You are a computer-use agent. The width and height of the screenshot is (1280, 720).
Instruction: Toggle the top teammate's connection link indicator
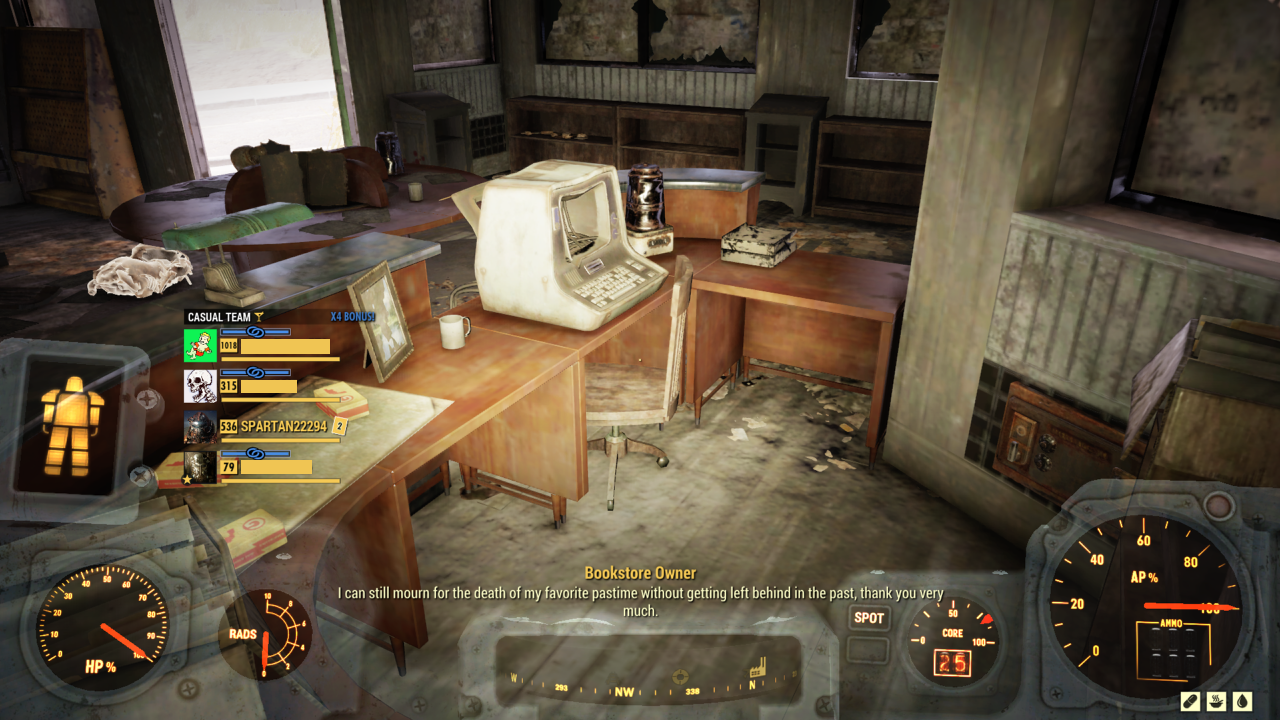(x=254, y=332)
